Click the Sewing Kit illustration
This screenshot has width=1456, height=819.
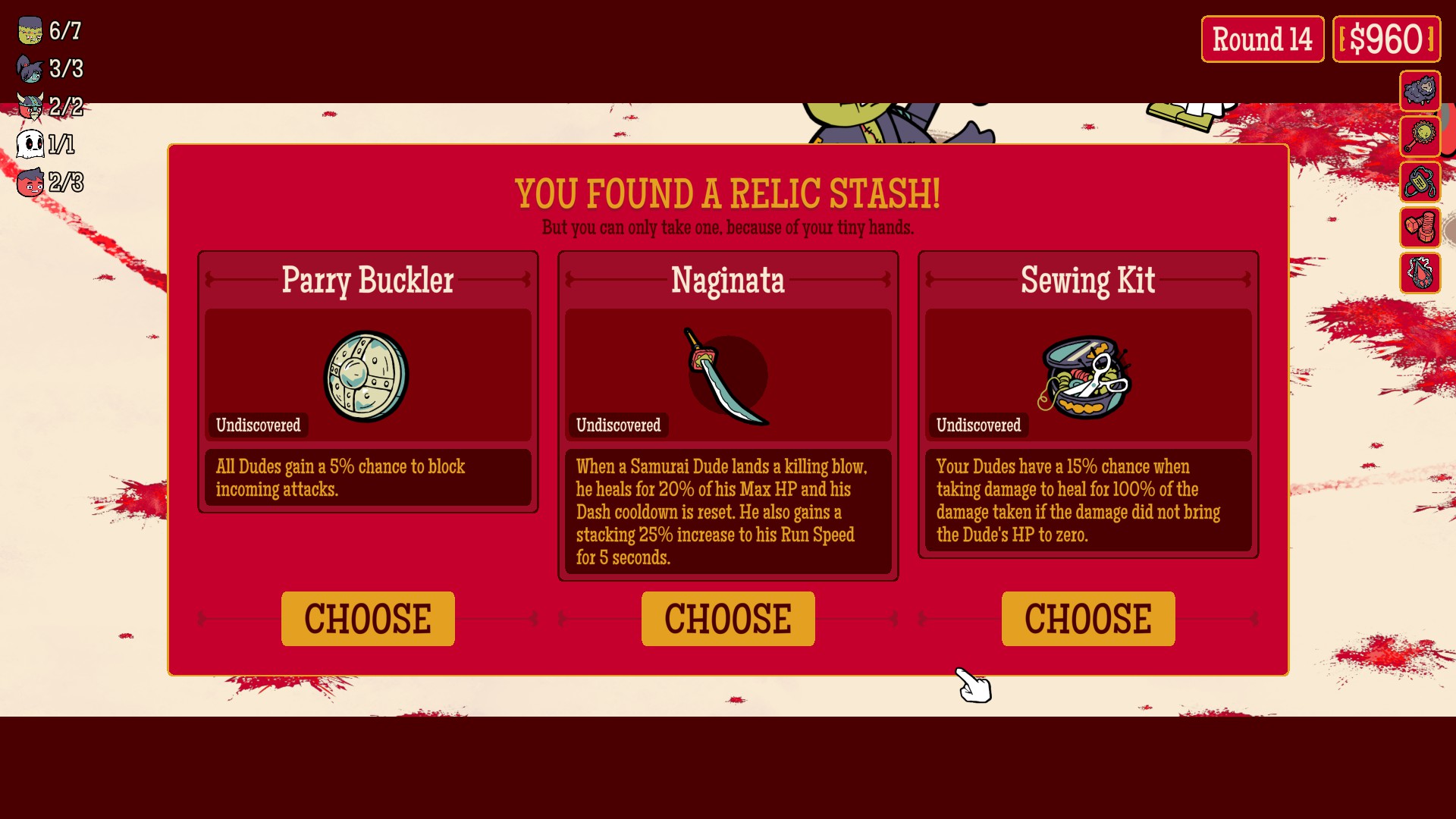1086,375
